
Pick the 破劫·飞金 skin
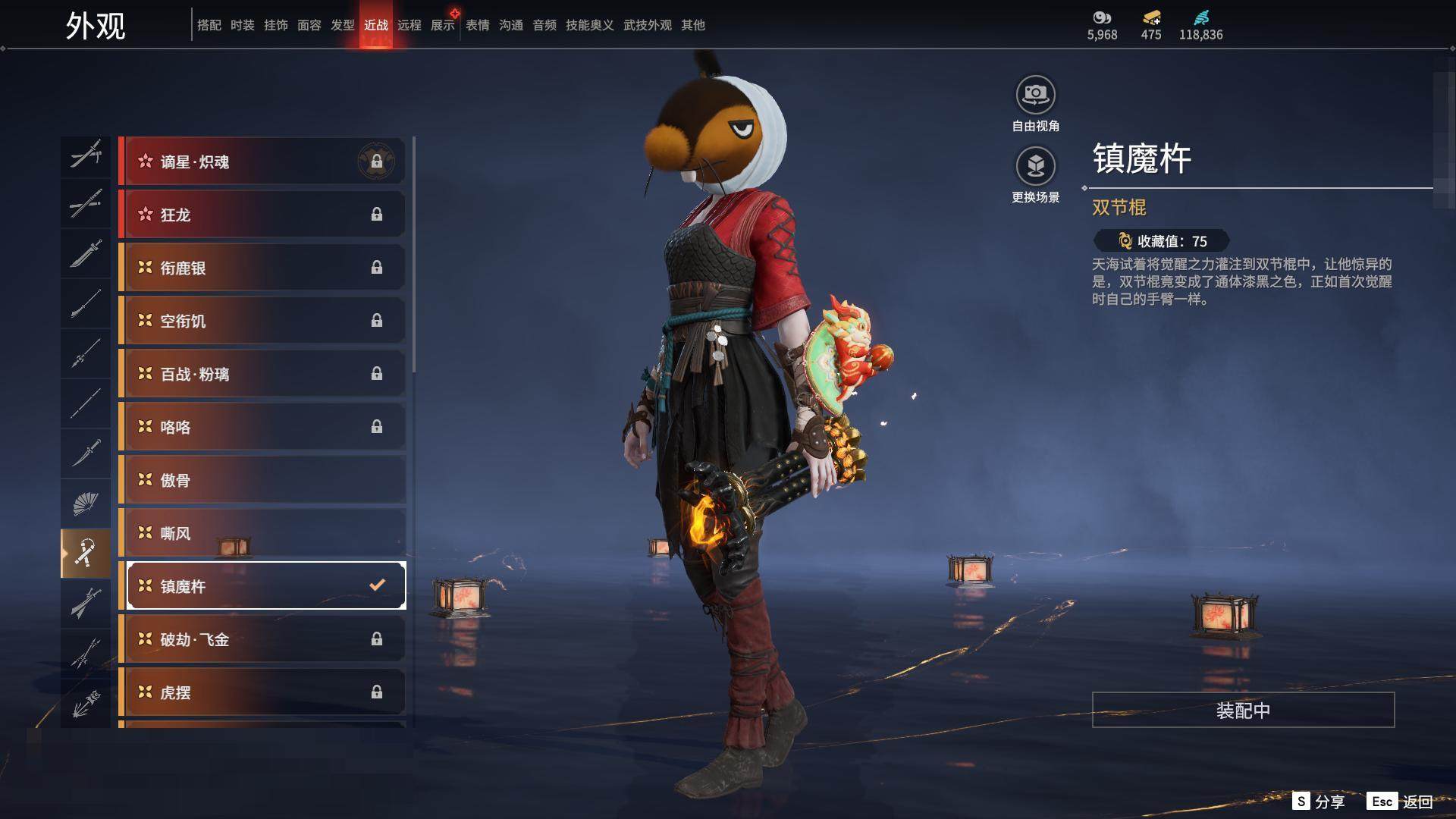262,639
